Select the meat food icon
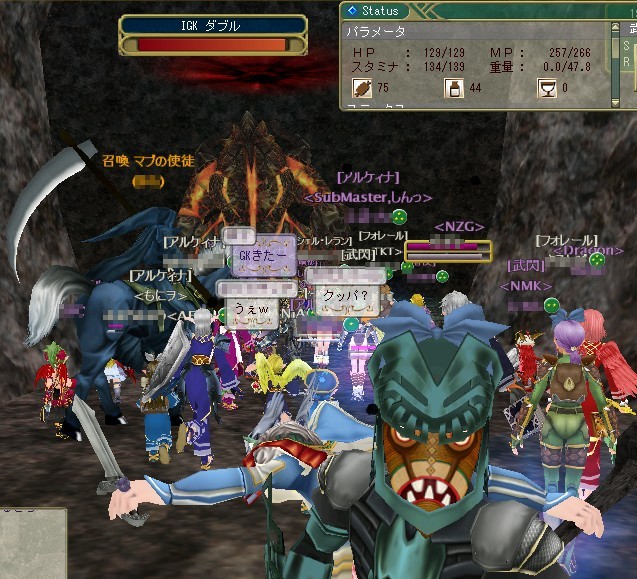The width and height of the screenshot is (637, 579). point(360,88)
